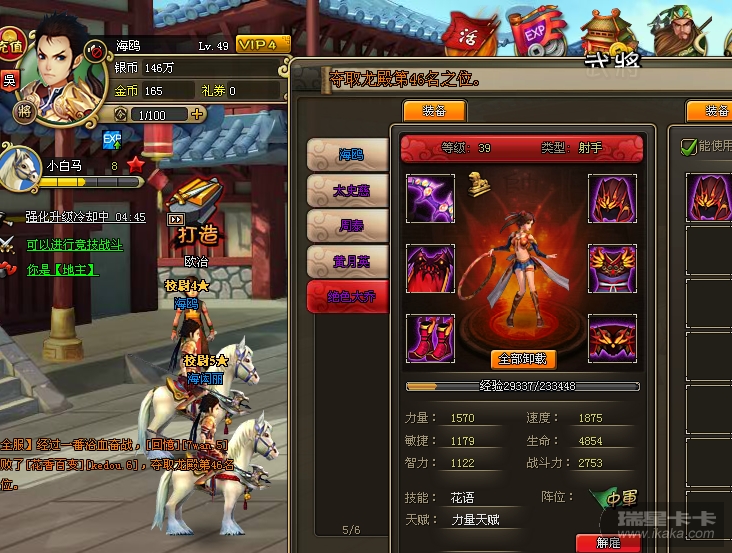Viewport: 732px width, 553px height.
Task: Select the 大史慈 general tab
Action: [347, 190]
